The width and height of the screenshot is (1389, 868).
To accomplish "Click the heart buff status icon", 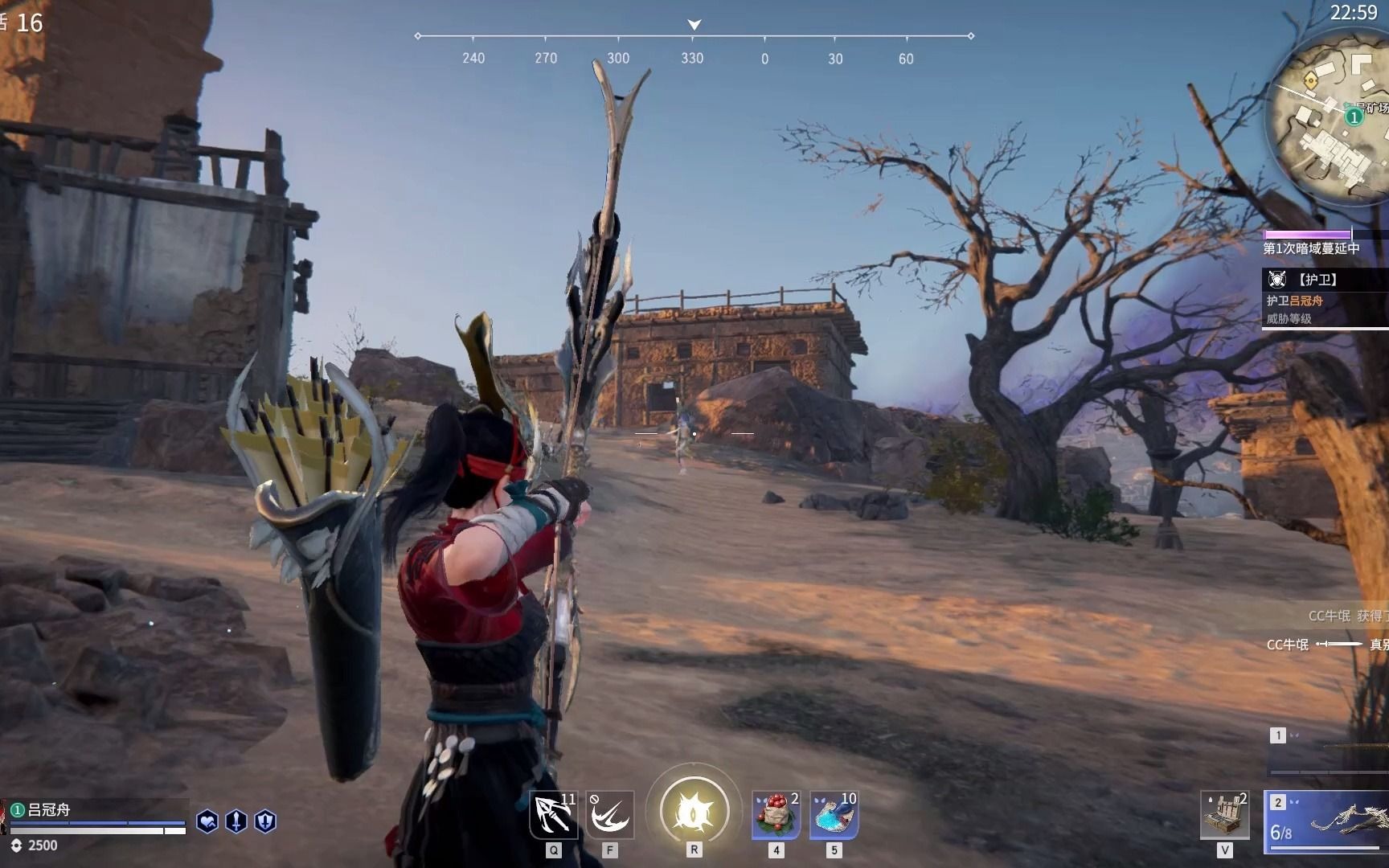I will click(x=207, y=821).
